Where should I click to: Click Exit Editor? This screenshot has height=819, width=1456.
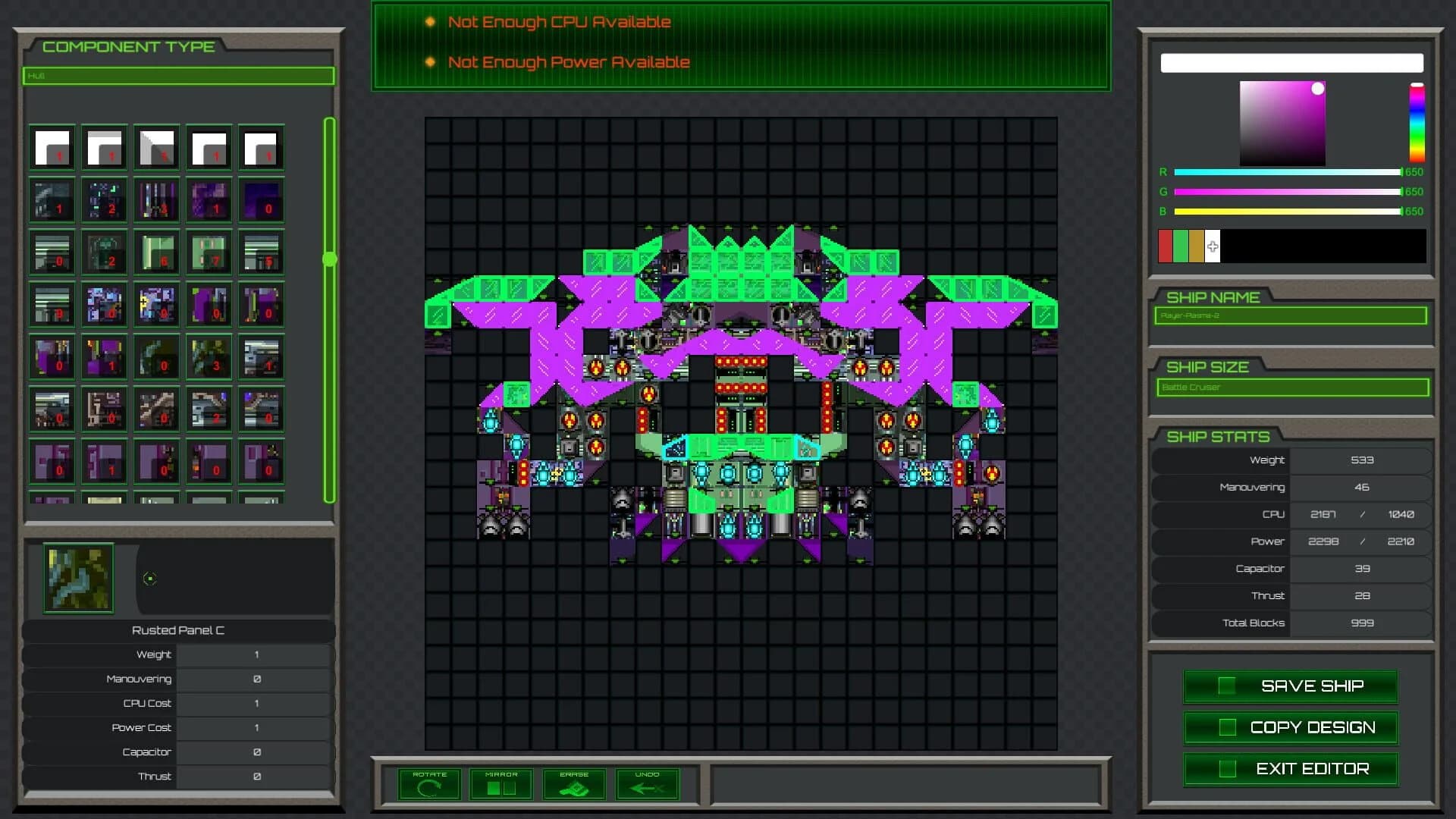pos(1291,768)
